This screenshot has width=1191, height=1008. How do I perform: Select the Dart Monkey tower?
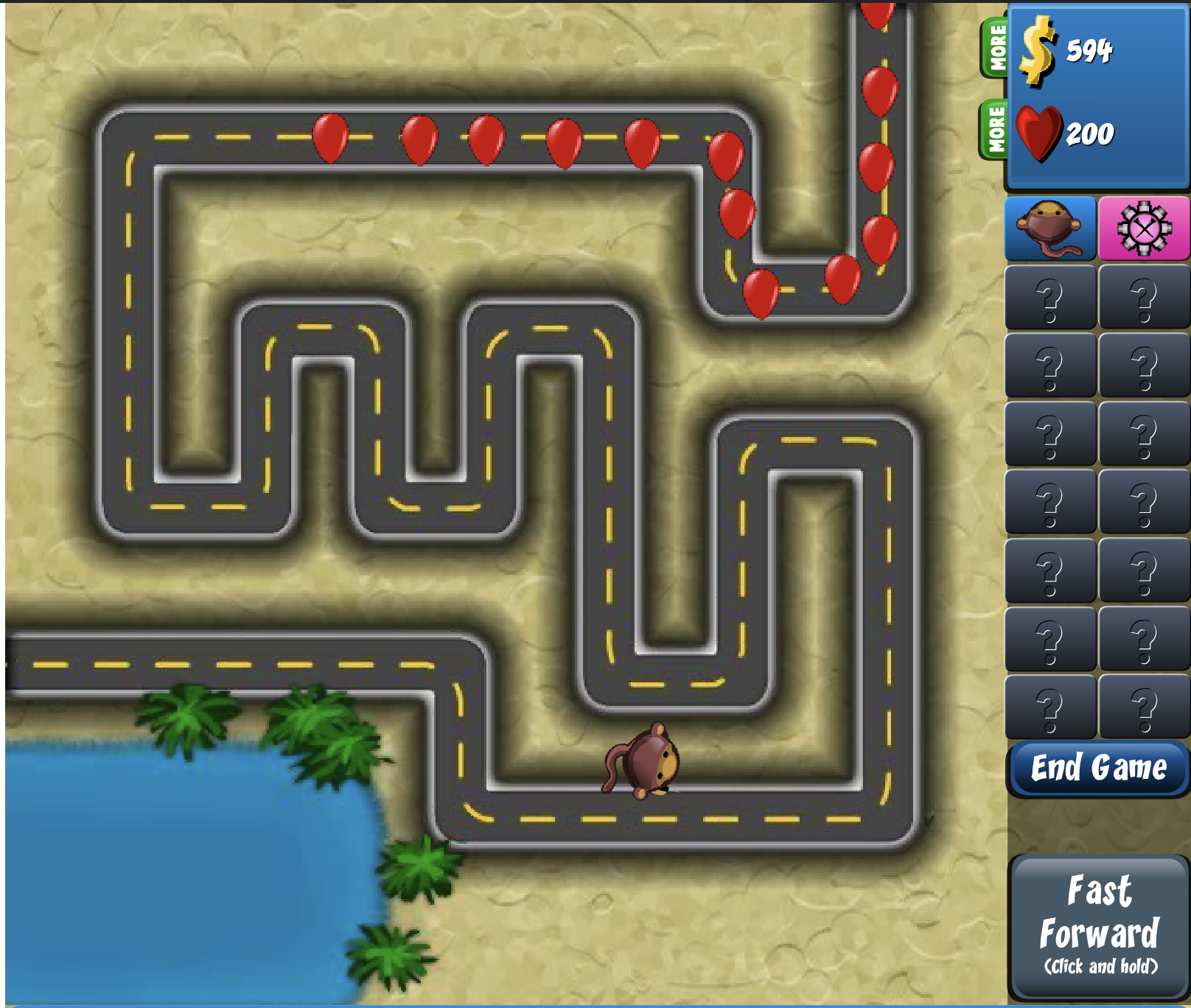click(x=1049, y=228)
